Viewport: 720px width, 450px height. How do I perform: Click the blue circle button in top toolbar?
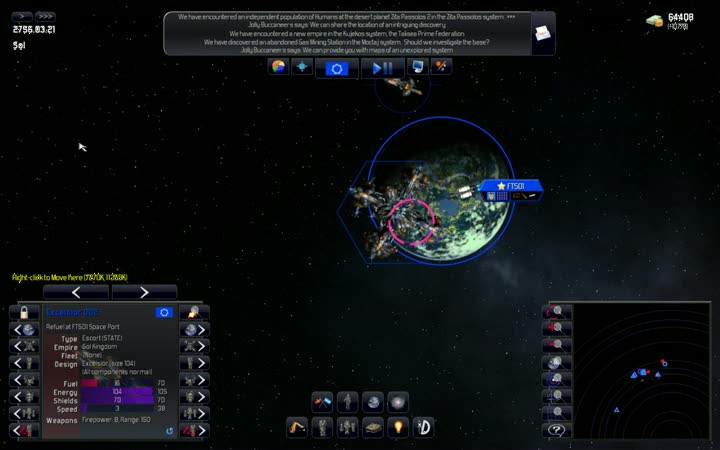coord(337,68)
